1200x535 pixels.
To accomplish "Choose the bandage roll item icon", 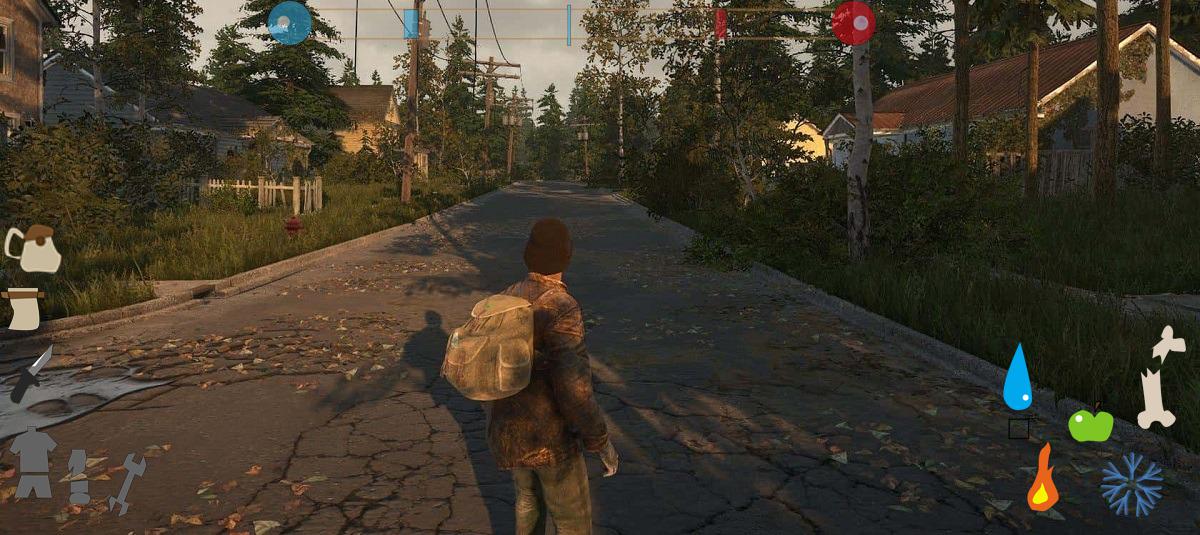I will [x=22, y=309].
